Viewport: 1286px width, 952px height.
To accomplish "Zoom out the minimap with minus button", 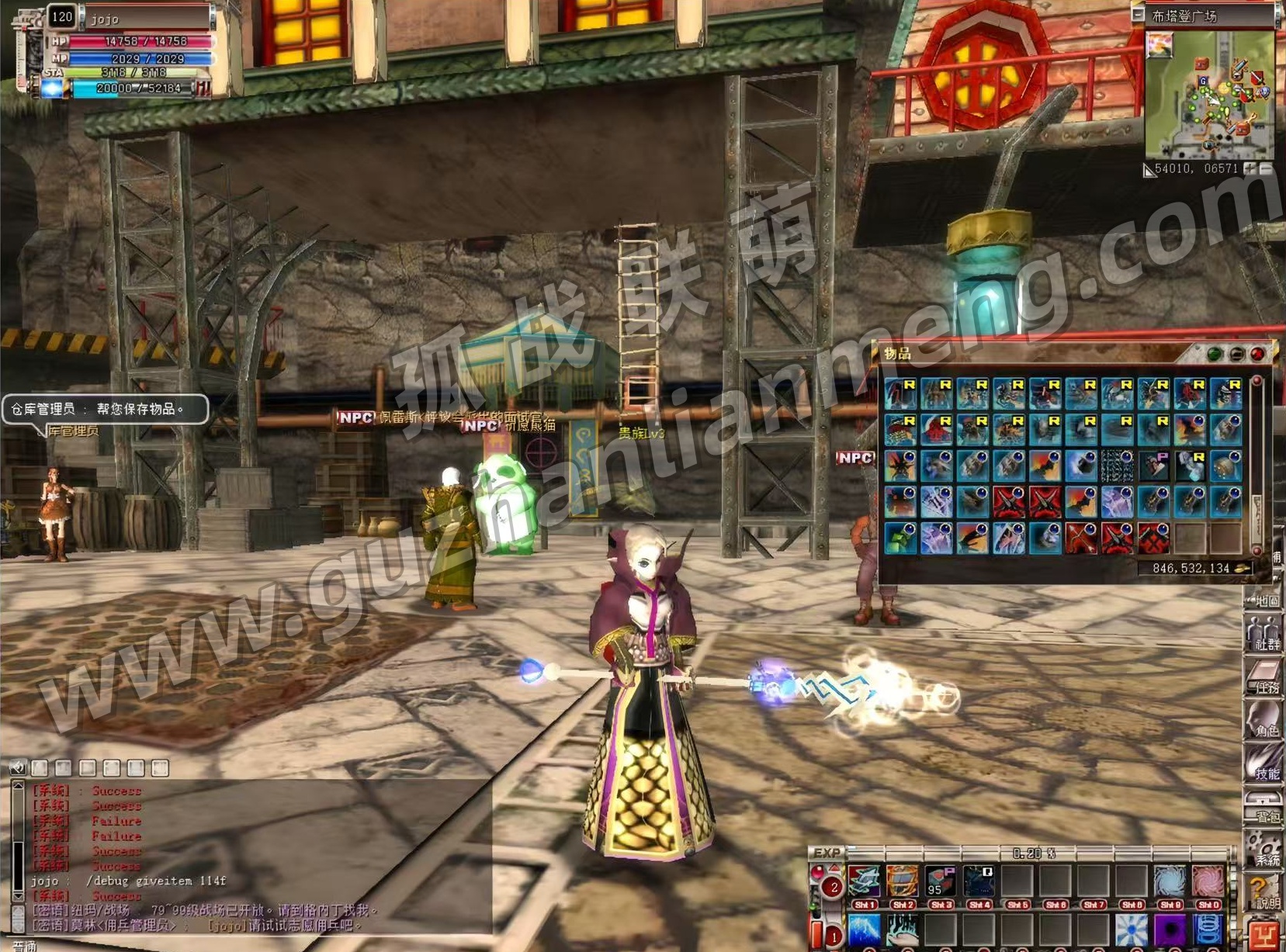I will click(x=1266, y=168).
